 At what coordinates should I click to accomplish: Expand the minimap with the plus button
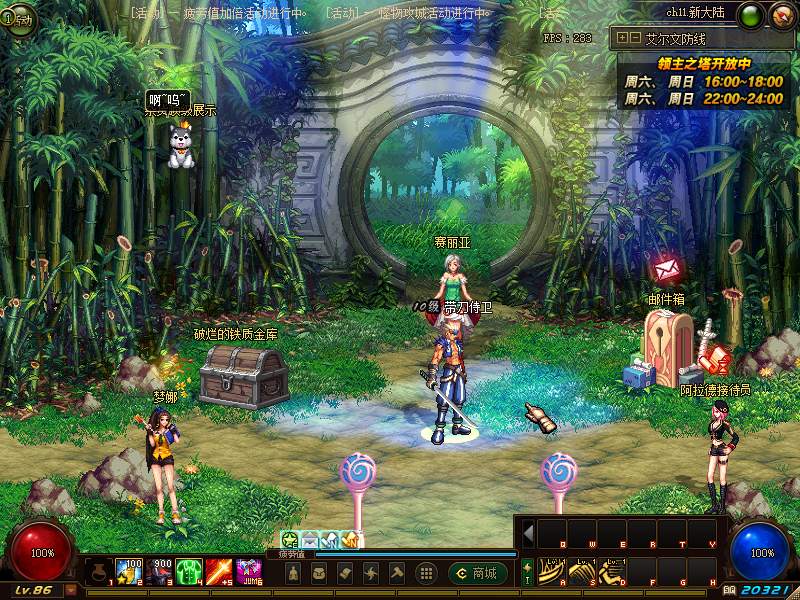coord(622,38)
